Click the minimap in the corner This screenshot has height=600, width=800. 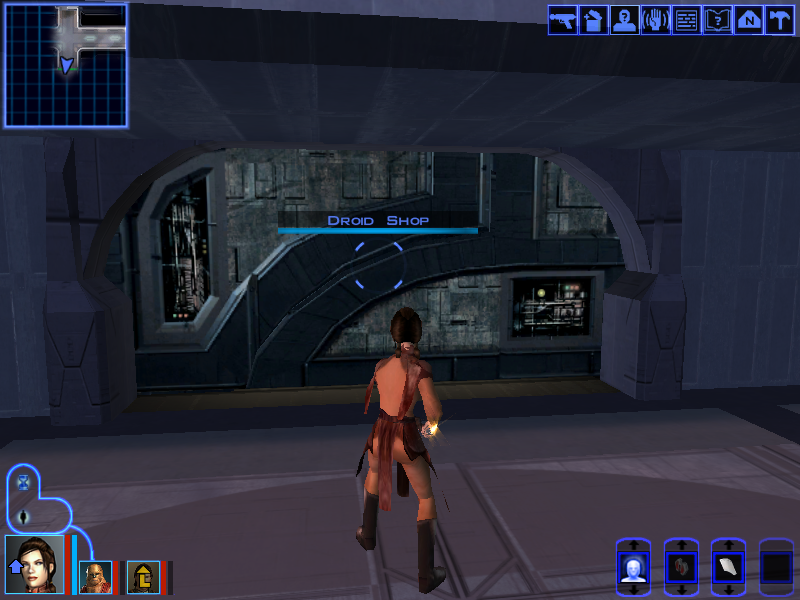(x=66, y=66)
